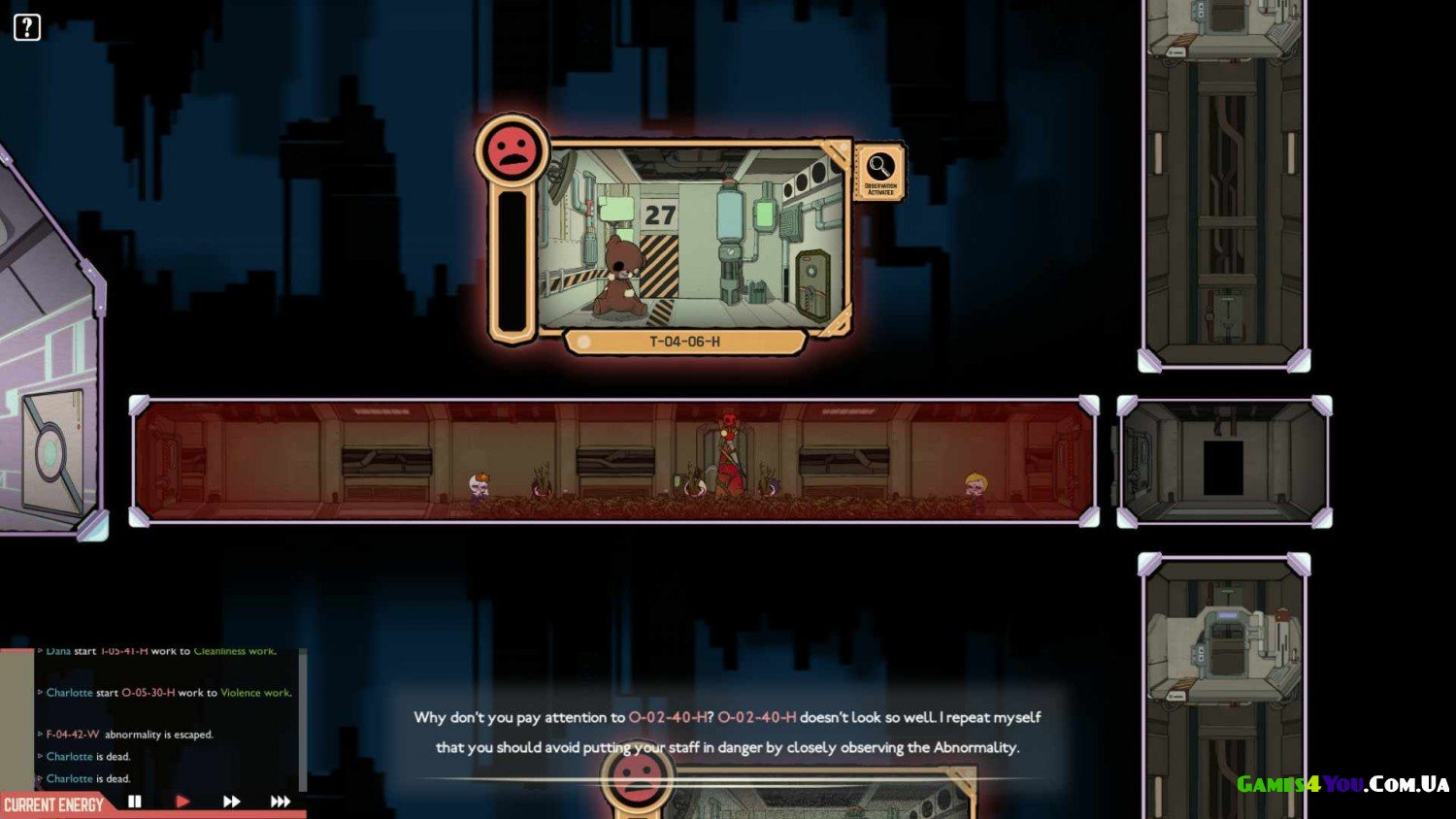1456x819 pixels.
Task: Click the event log scrollbar
Action: pyautogui.click(x=303, y=718)
